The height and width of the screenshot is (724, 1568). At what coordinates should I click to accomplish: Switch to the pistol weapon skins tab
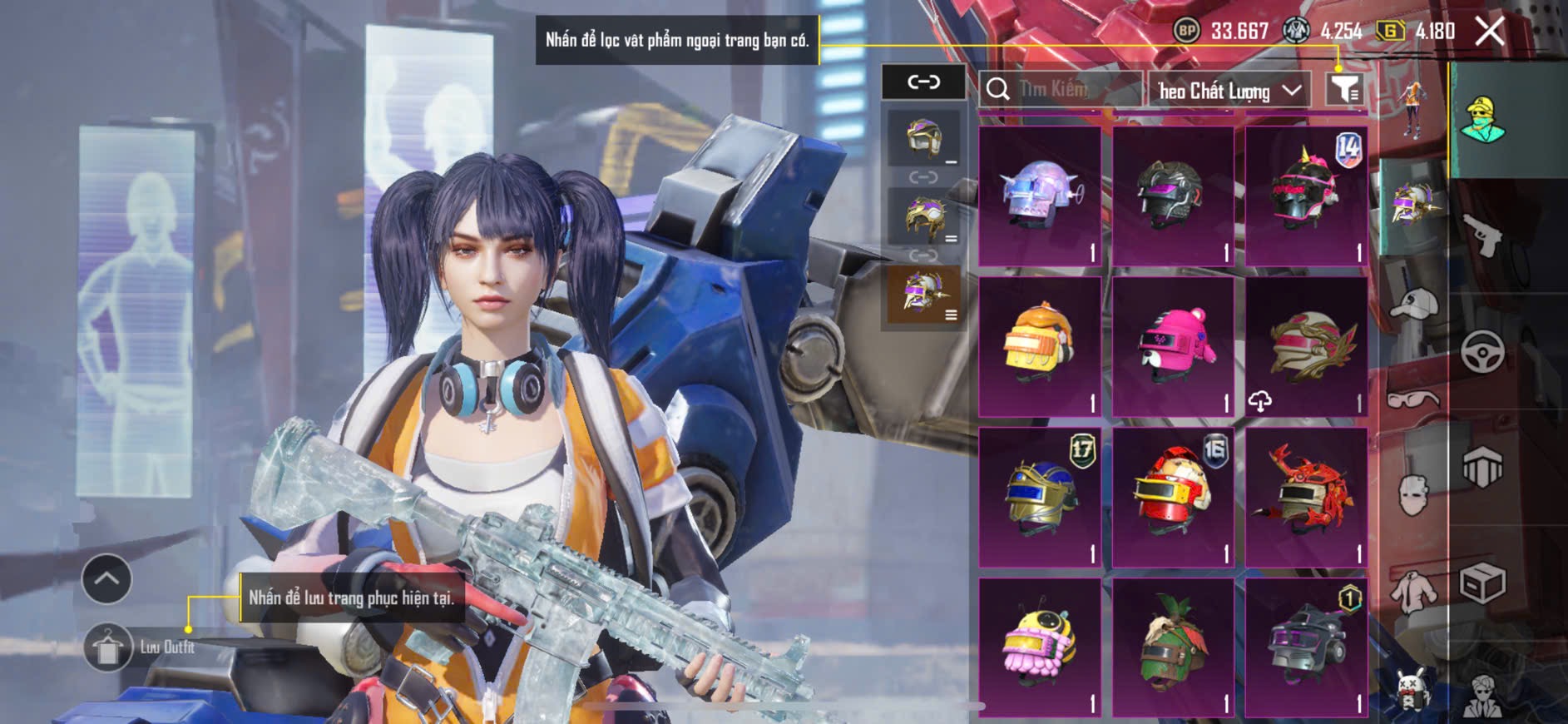pyautogui.click(x=1483, y=236)
